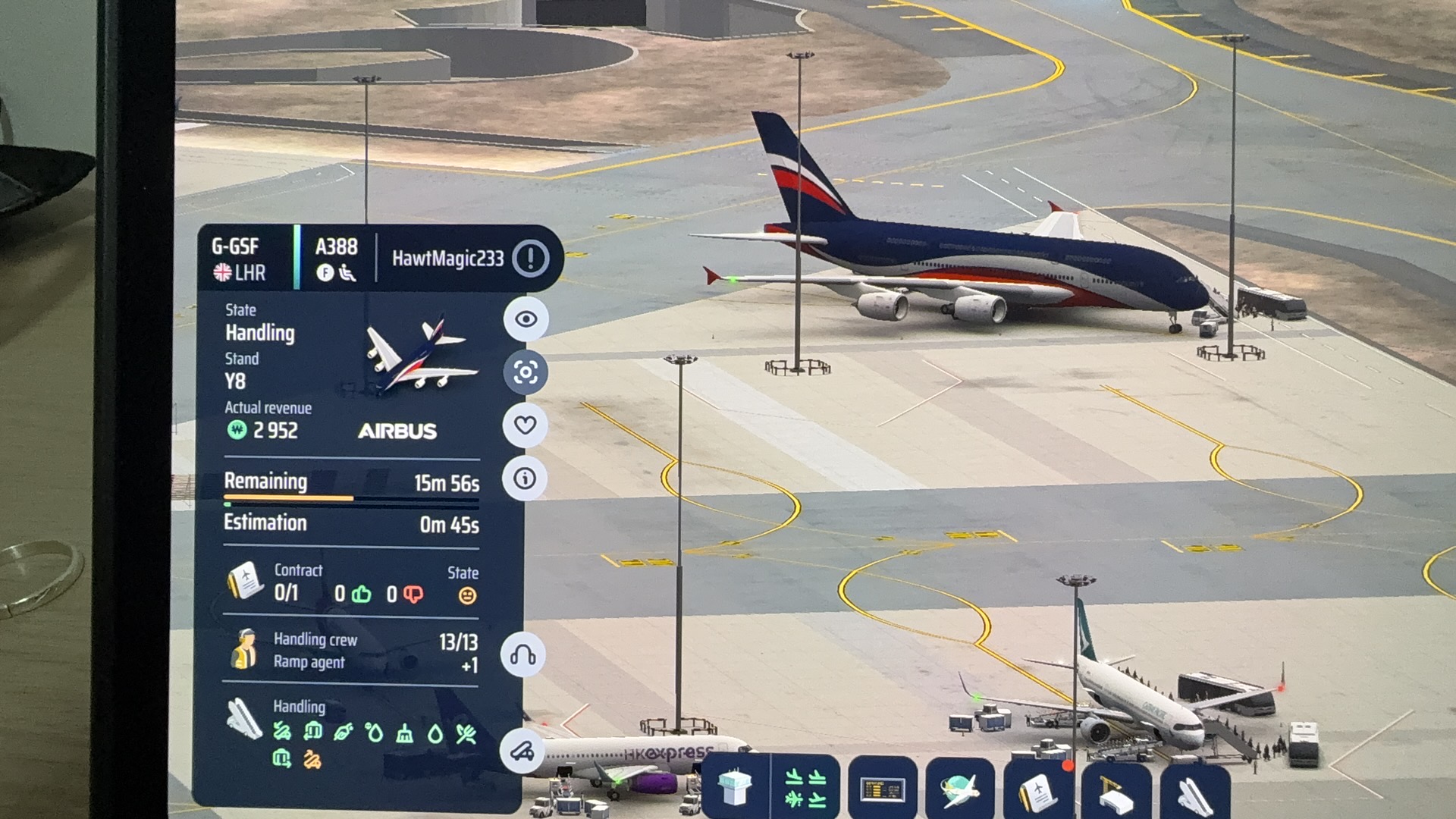Open the contracts menu with red notification

(1039, 789)
